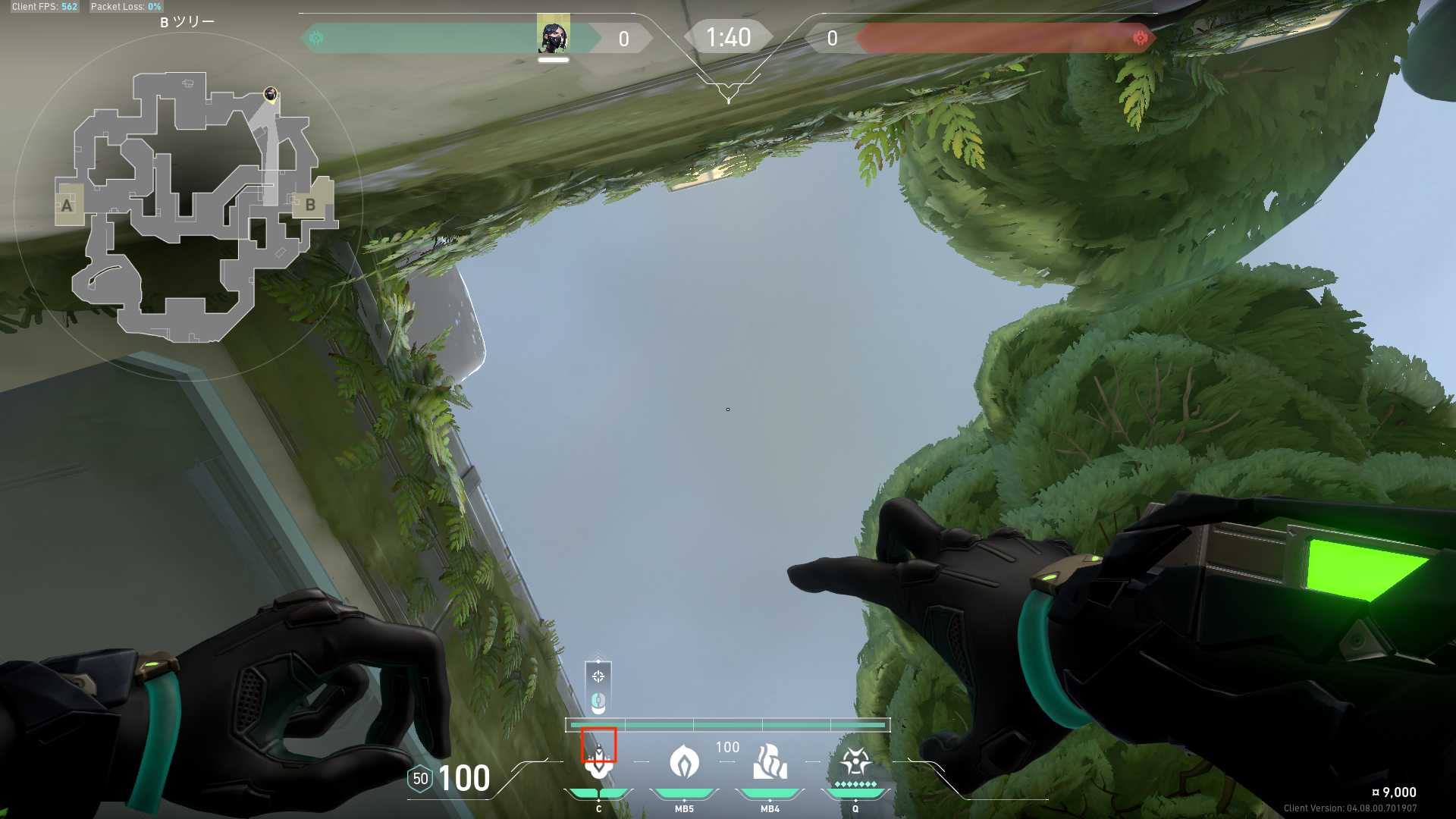Image resolution: width=1456 pixels, height=819 pixels.
Task: Select the A site marker on minimap
Action: pyautogui.click(x=67, y=206)
